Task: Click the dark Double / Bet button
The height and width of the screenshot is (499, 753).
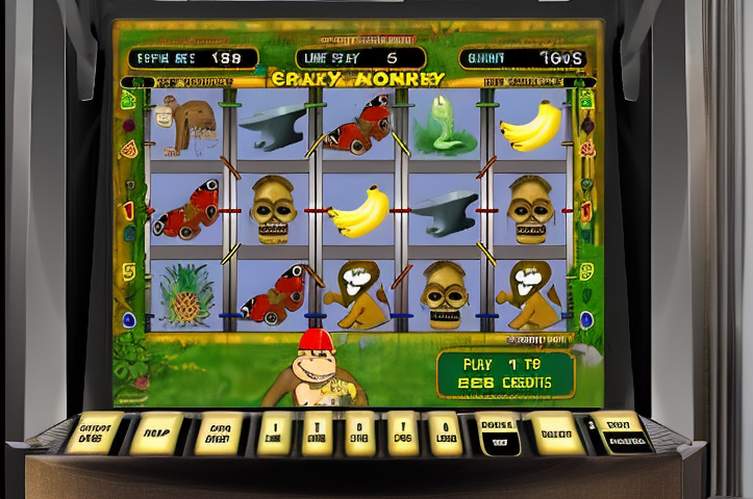Action: coord(498,434)
